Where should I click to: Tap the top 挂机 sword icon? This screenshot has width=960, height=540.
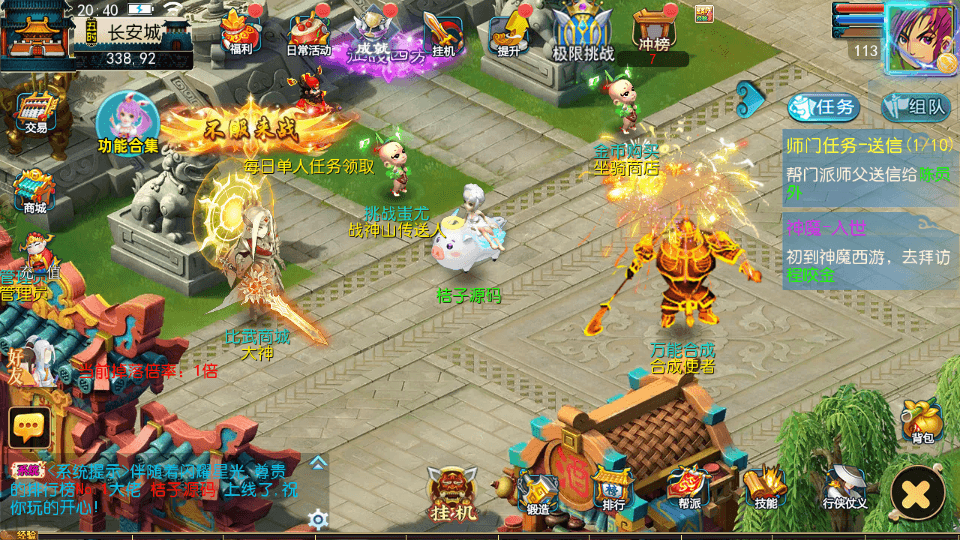(x=440, y=32)
